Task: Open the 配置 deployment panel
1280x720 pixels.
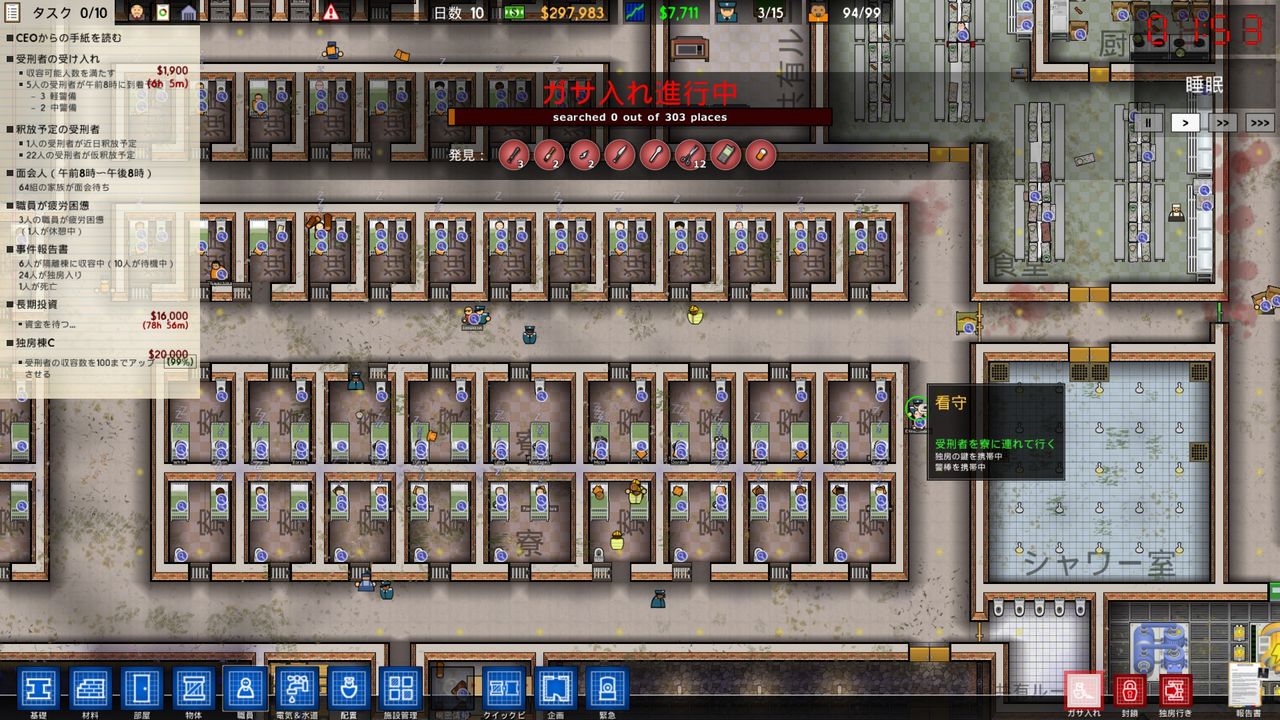Action: pyautogui.click(x=348, y=688)
